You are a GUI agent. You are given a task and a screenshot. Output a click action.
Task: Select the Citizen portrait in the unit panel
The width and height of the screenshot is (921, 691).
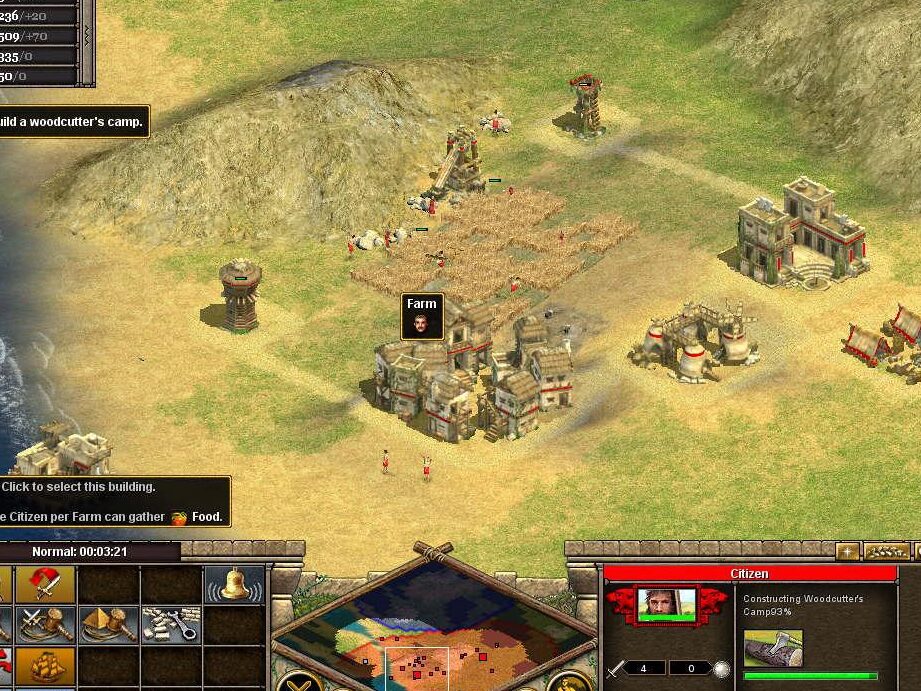tap(665, 604)
